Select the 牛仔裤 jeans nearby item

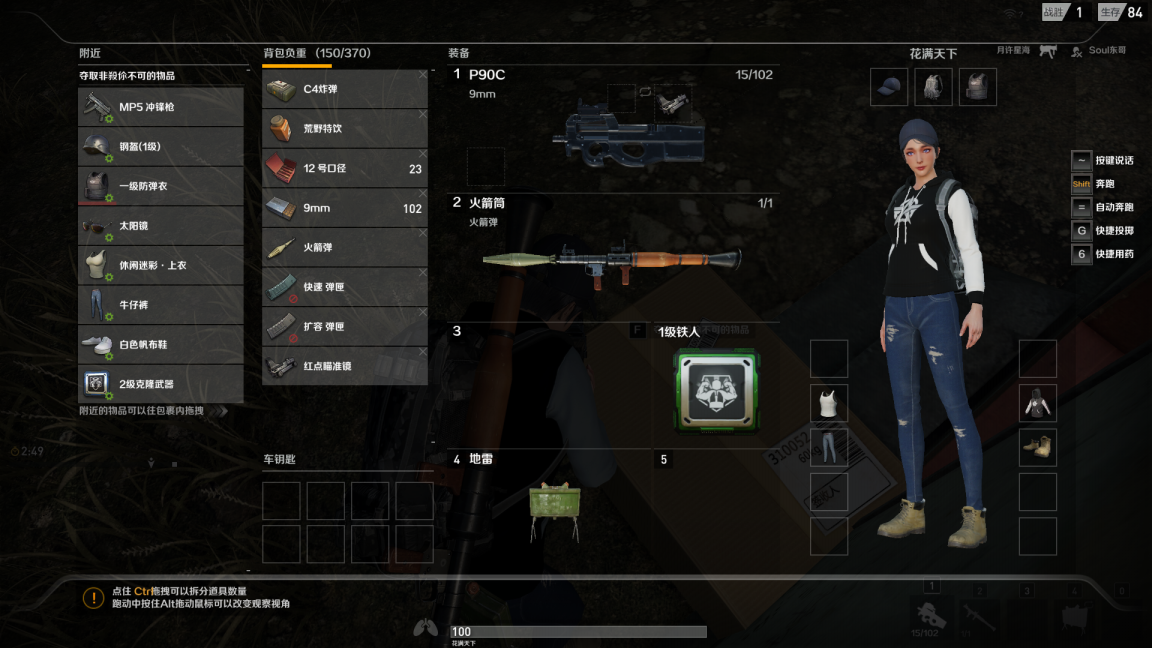click(161, 305)
